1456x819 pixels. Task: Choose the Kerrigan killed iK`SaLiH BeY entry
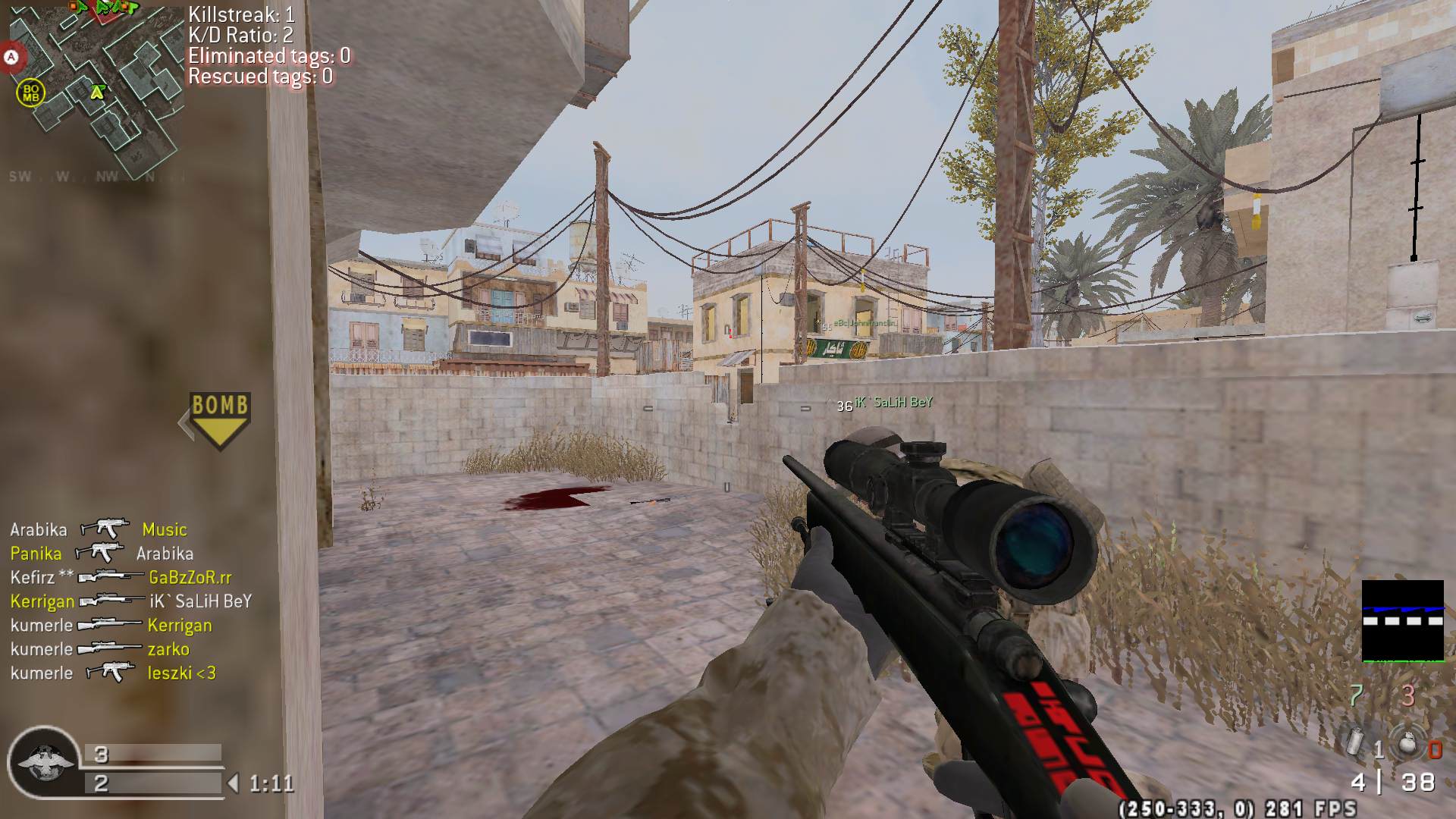[130, 601]
